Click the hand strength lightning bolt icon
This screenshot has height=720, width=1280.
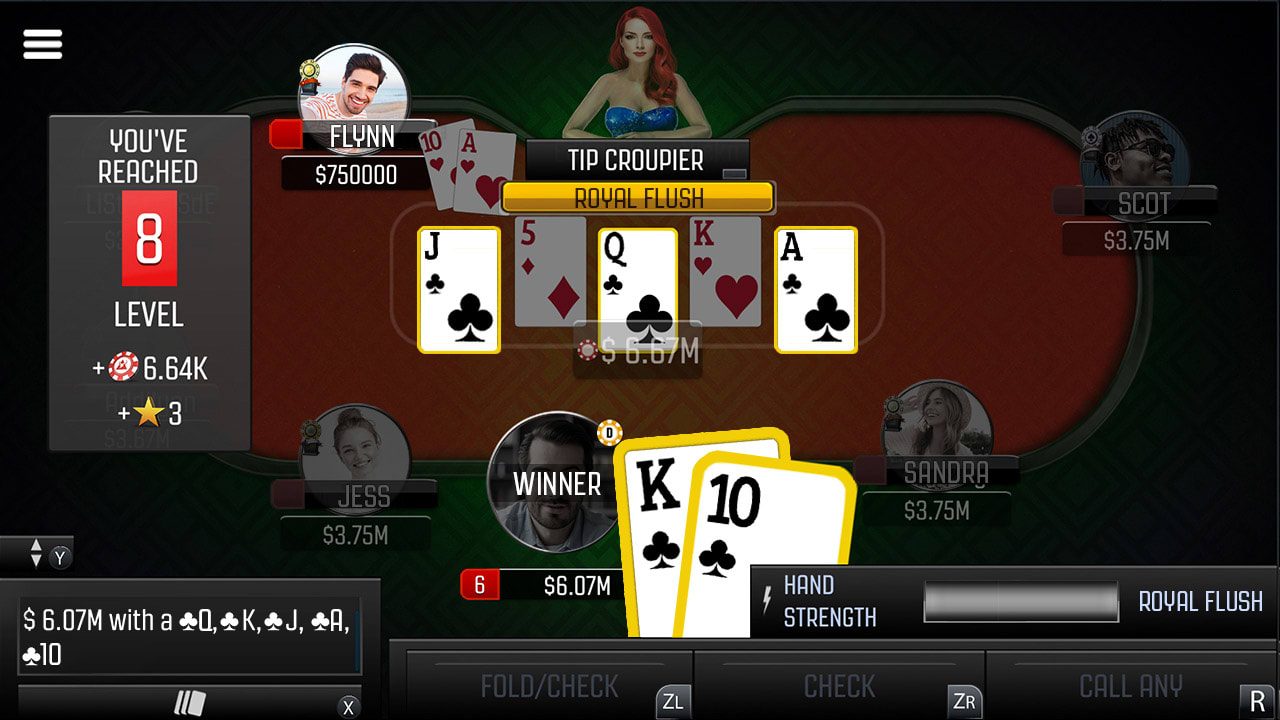[765, 598]
